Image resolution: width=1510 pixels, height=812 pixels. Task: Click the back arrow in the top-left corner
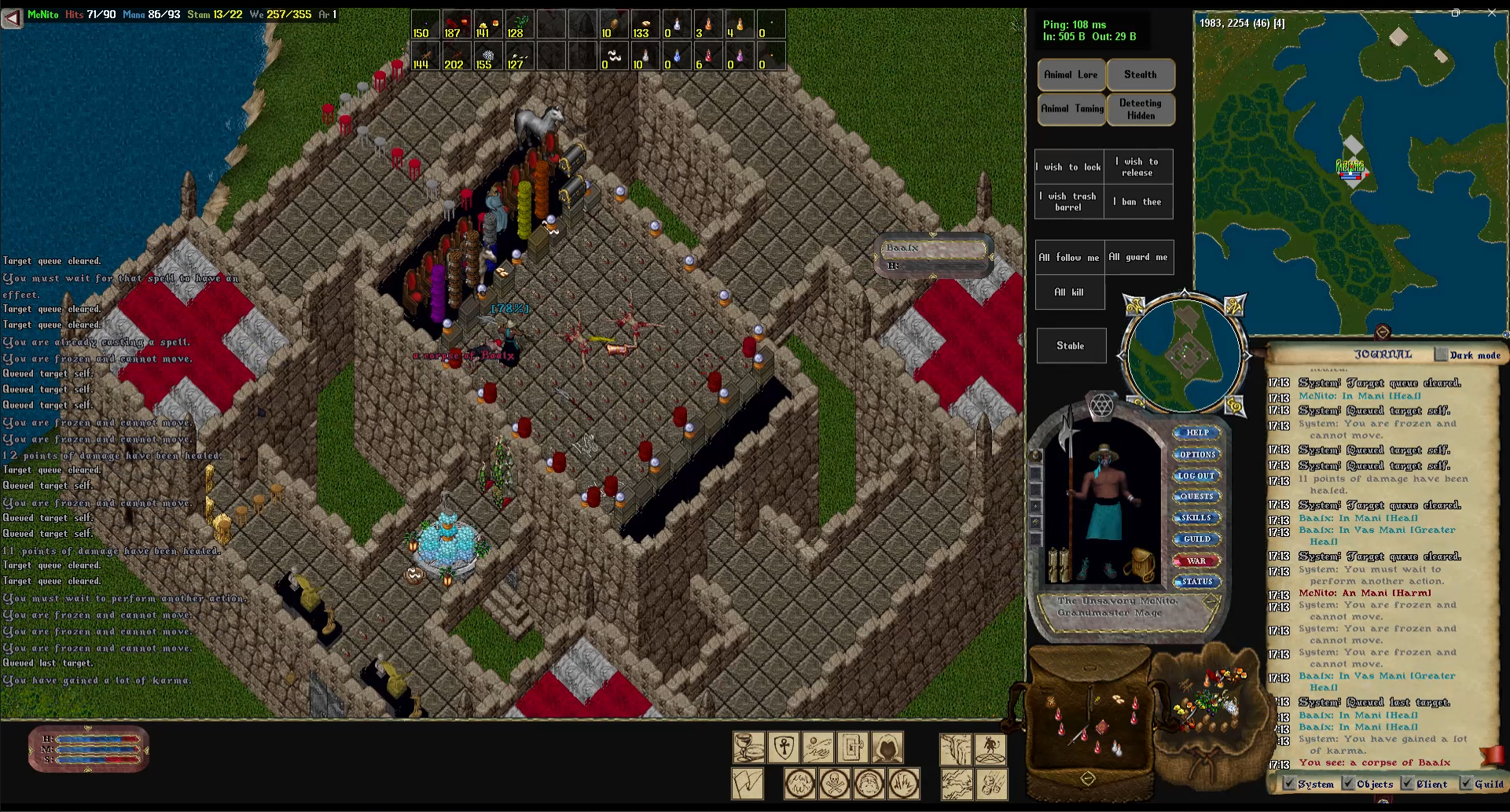(x=12, y=17)
